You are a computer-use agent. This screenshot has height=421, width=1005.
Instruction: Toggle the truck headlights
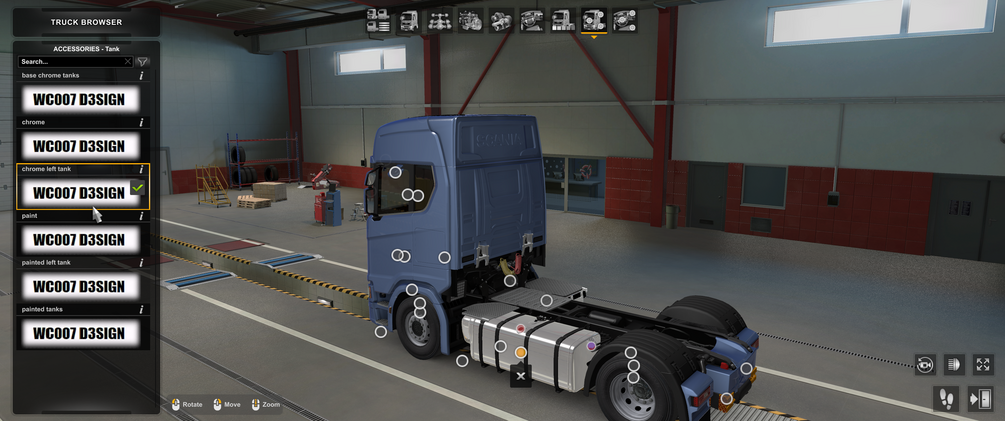(x=954, y=365)
